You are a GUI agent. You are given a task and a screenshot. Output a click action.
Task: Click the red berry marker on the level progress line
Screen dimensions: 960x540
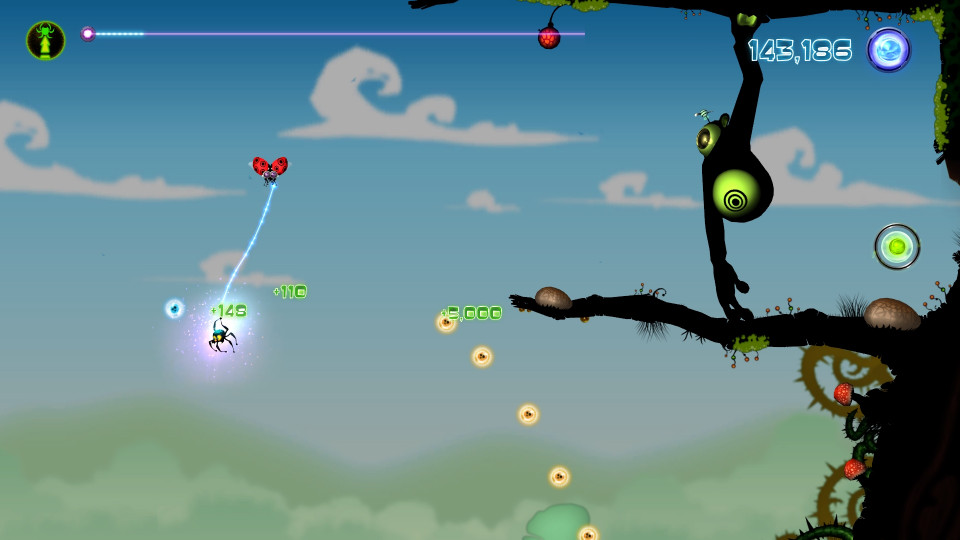tap(549, 38)
